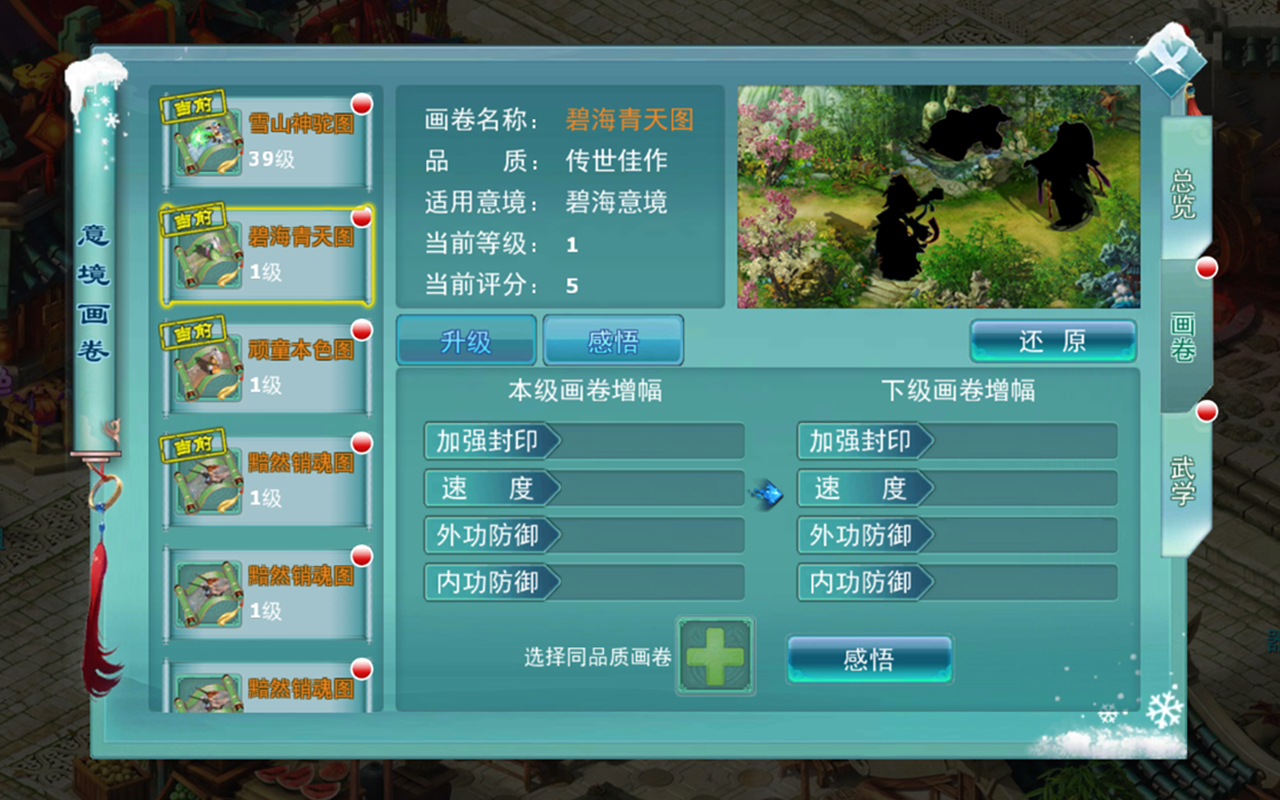The width and height of the screenshot is (1280, 800).
Task: Click the 碧海青天图 preview image
Action: click(940, 197)
